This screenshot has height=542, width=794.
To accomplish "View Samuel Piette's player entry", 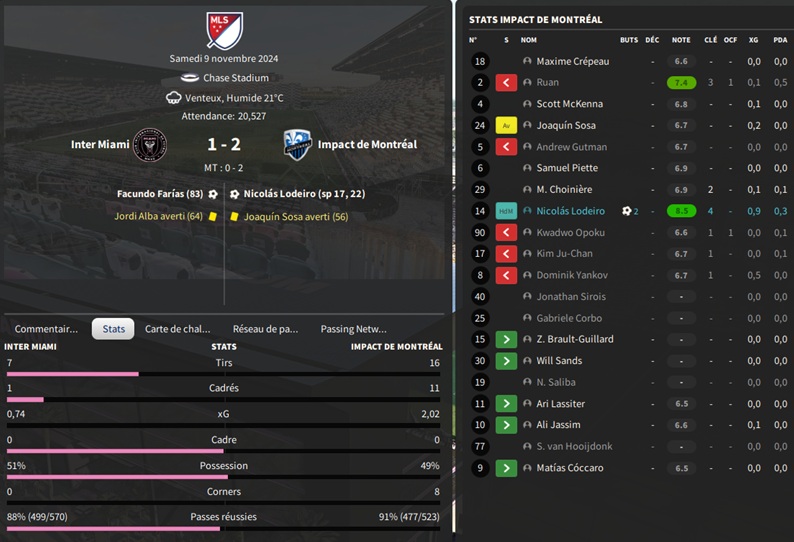I will (x=567, y=168).
